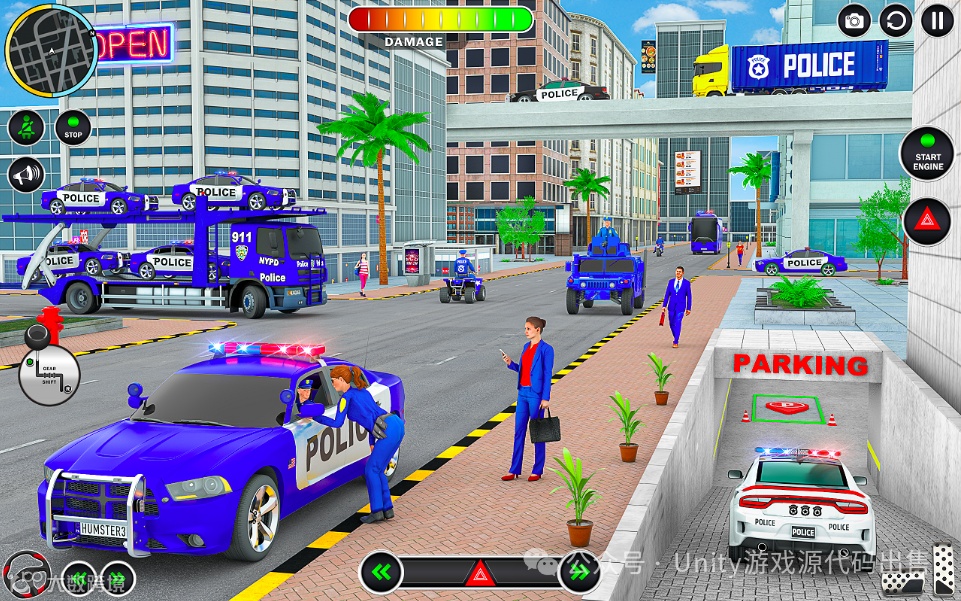Turn on the right turn signal next to hazard bar

tap(578, 573)
